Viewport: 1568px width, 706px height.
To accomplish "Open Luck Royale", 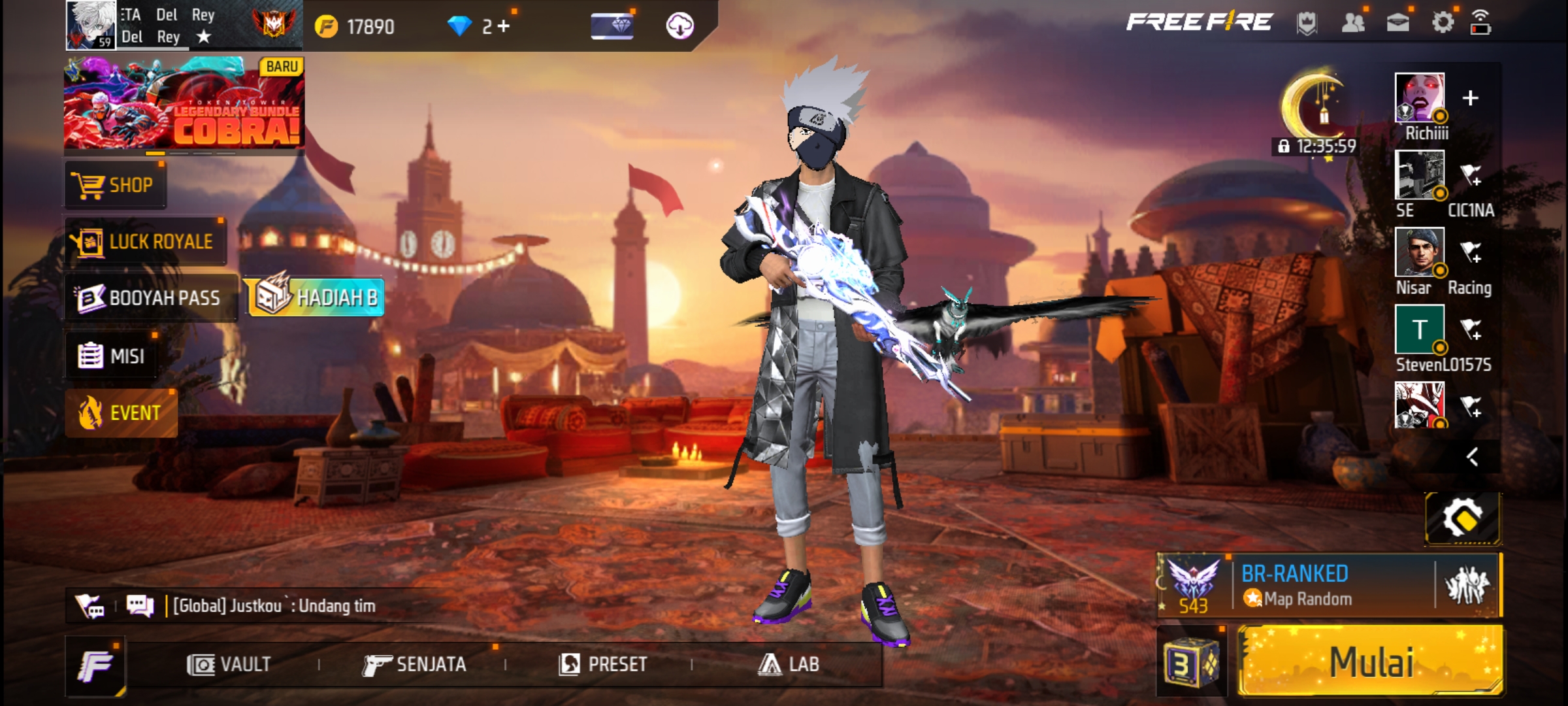I will pos(146,242).
